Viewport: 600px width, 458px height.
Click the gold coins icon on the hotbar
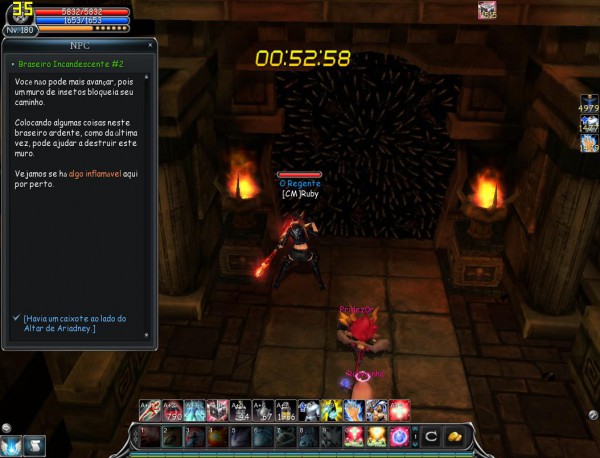coord(453,436)
